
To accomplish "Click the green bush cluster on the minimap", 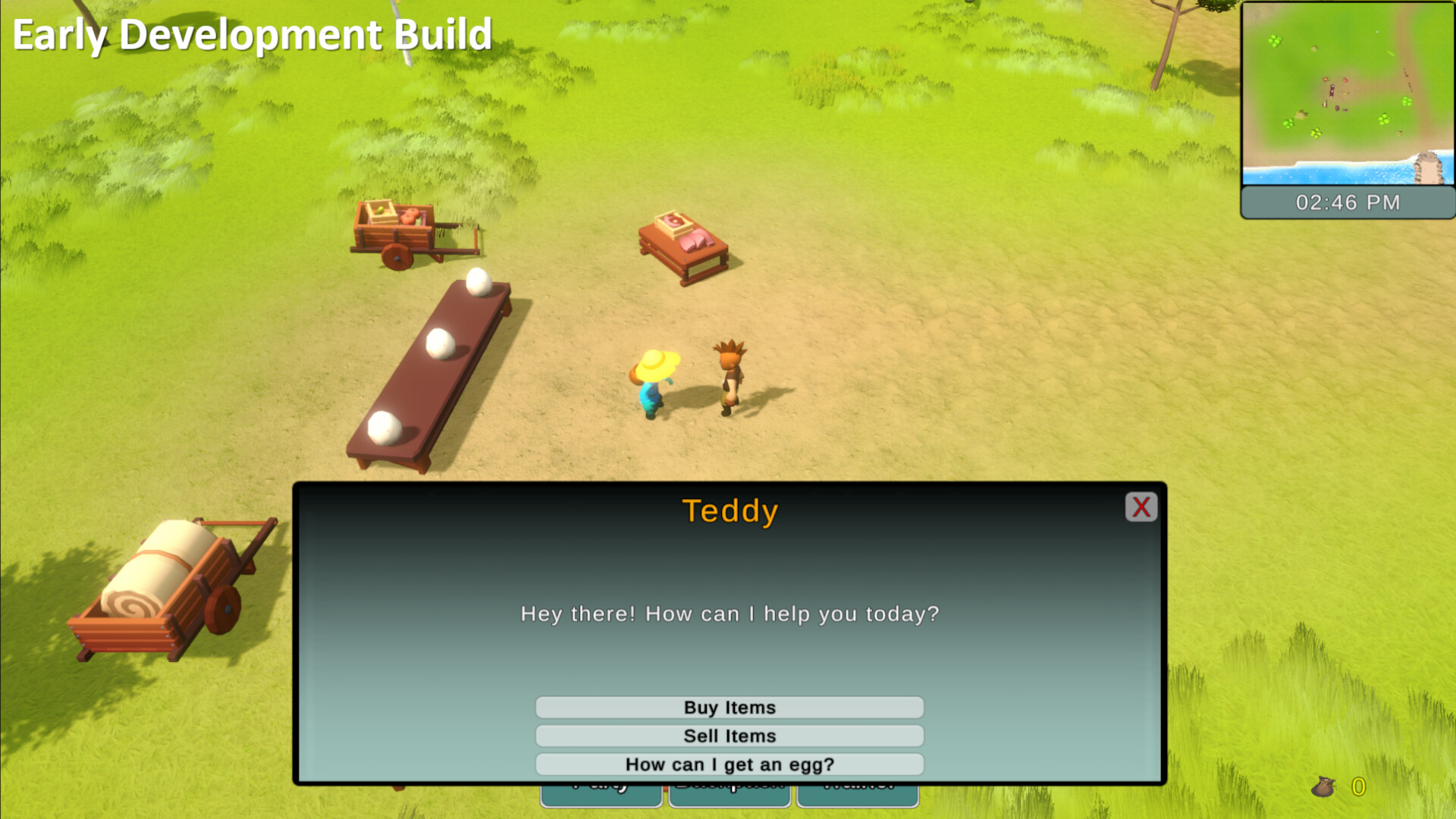I will click(x=1274, y=41).
